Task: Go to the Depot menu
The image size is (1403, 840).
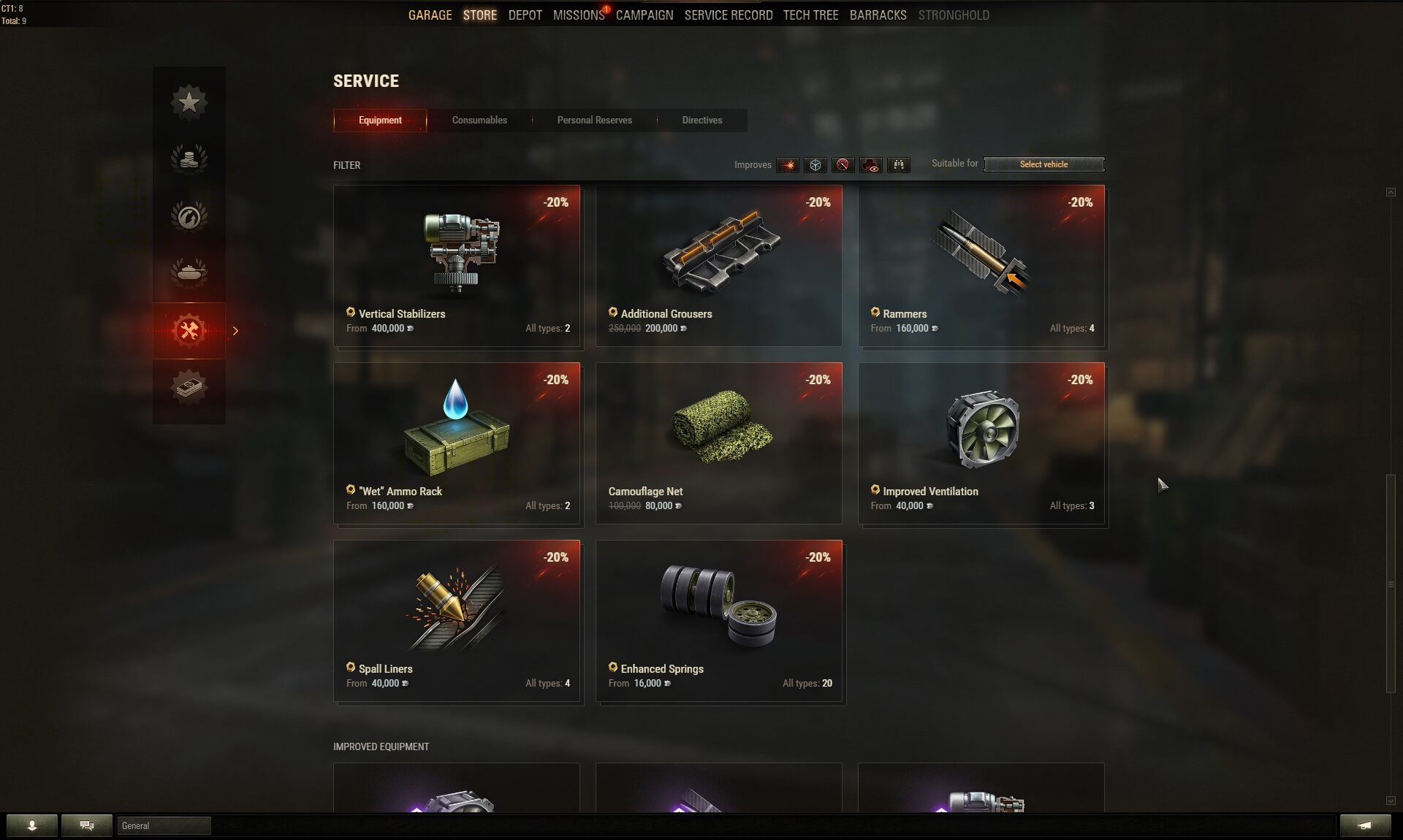Action: pos(525,15)
